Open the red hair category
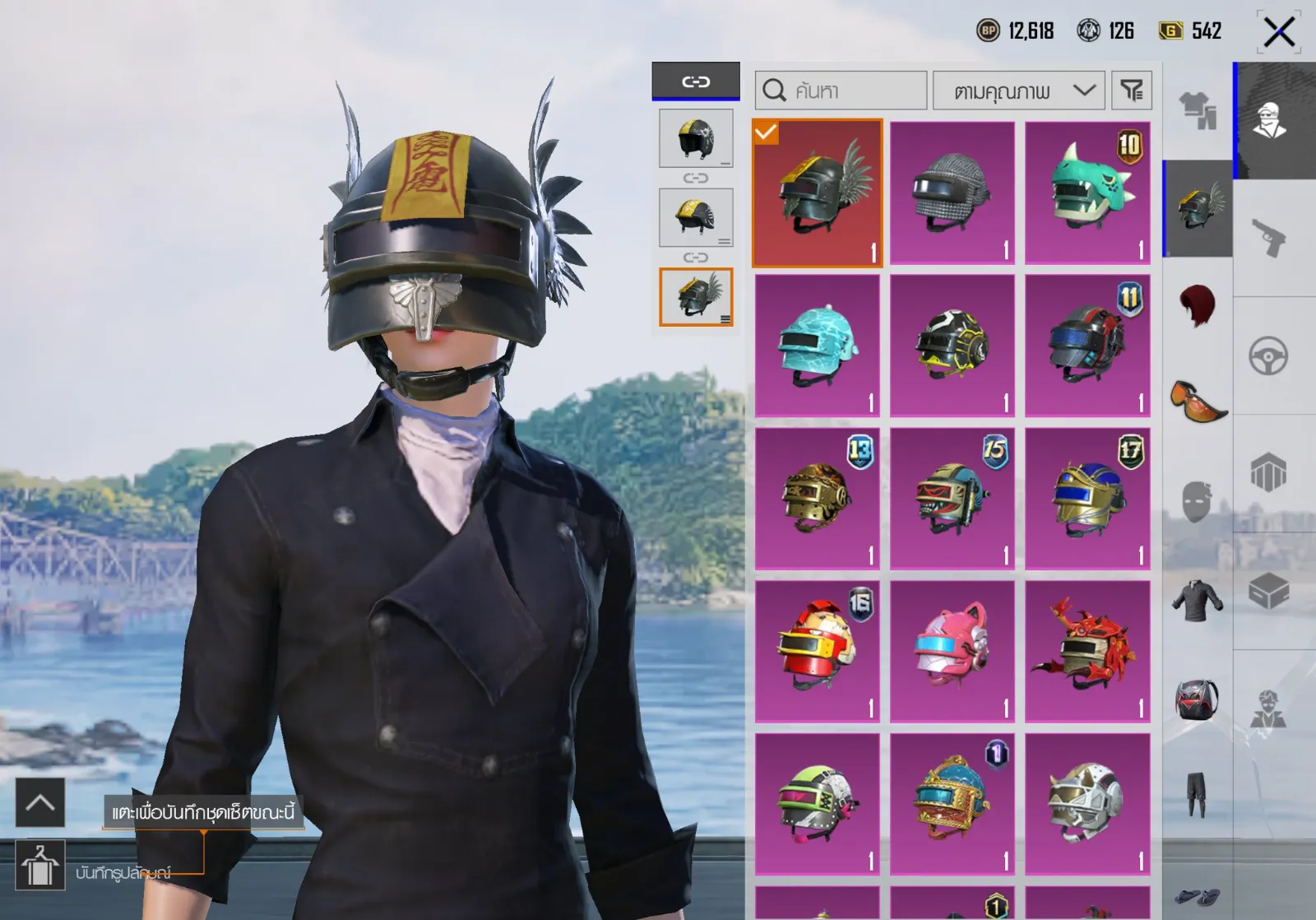Screen dimensions: 1316x920 pyautogui.click(x=1198, y=306)
